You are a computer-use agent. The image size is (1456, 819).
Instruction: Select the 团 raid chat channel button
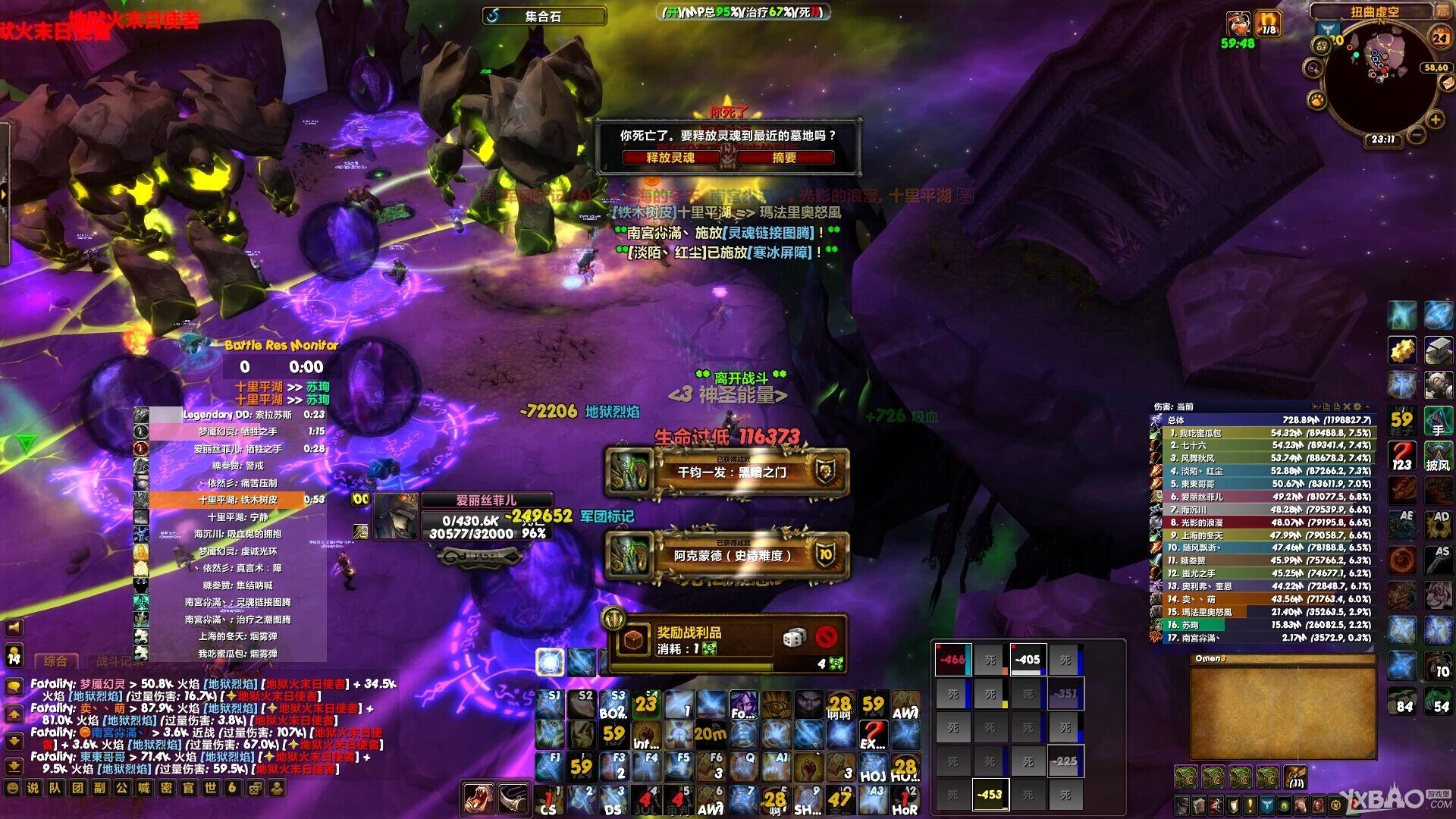point(77,788)
